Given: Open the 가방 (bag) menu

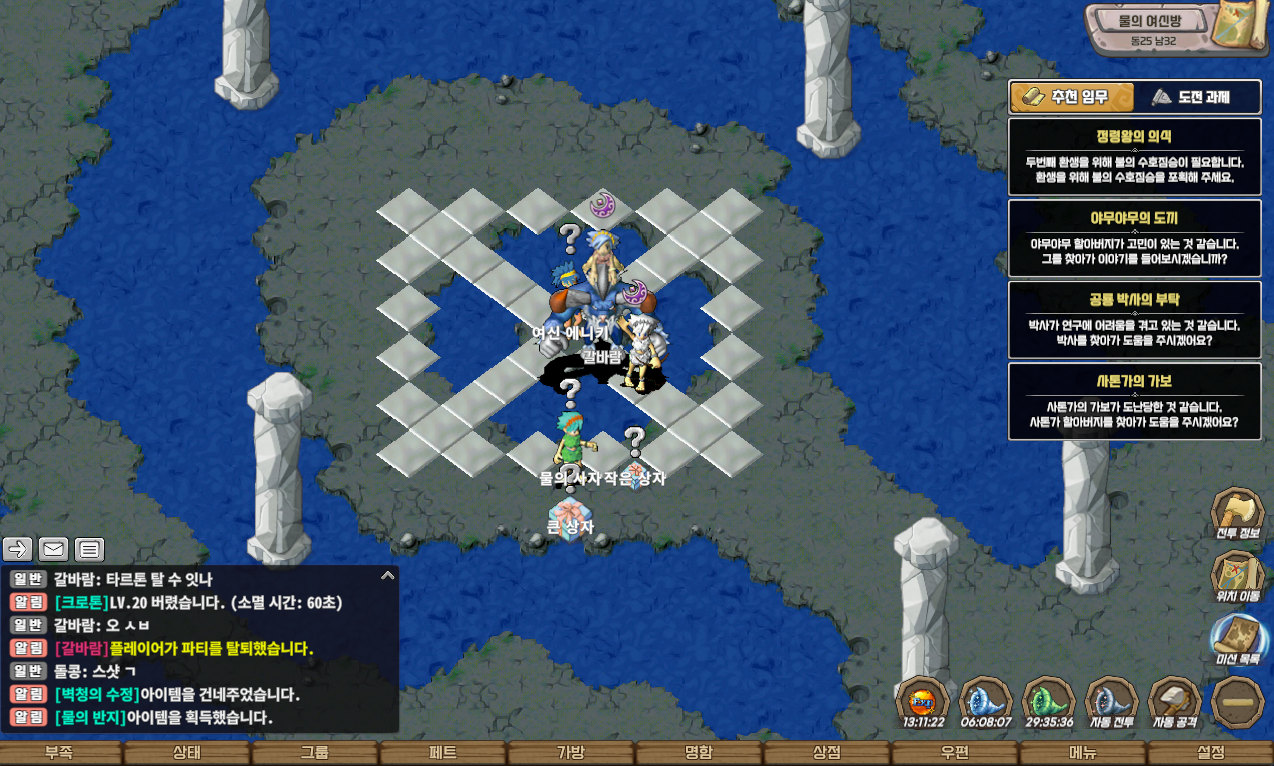Looking at the screenshot, I should tap(570, 753).
